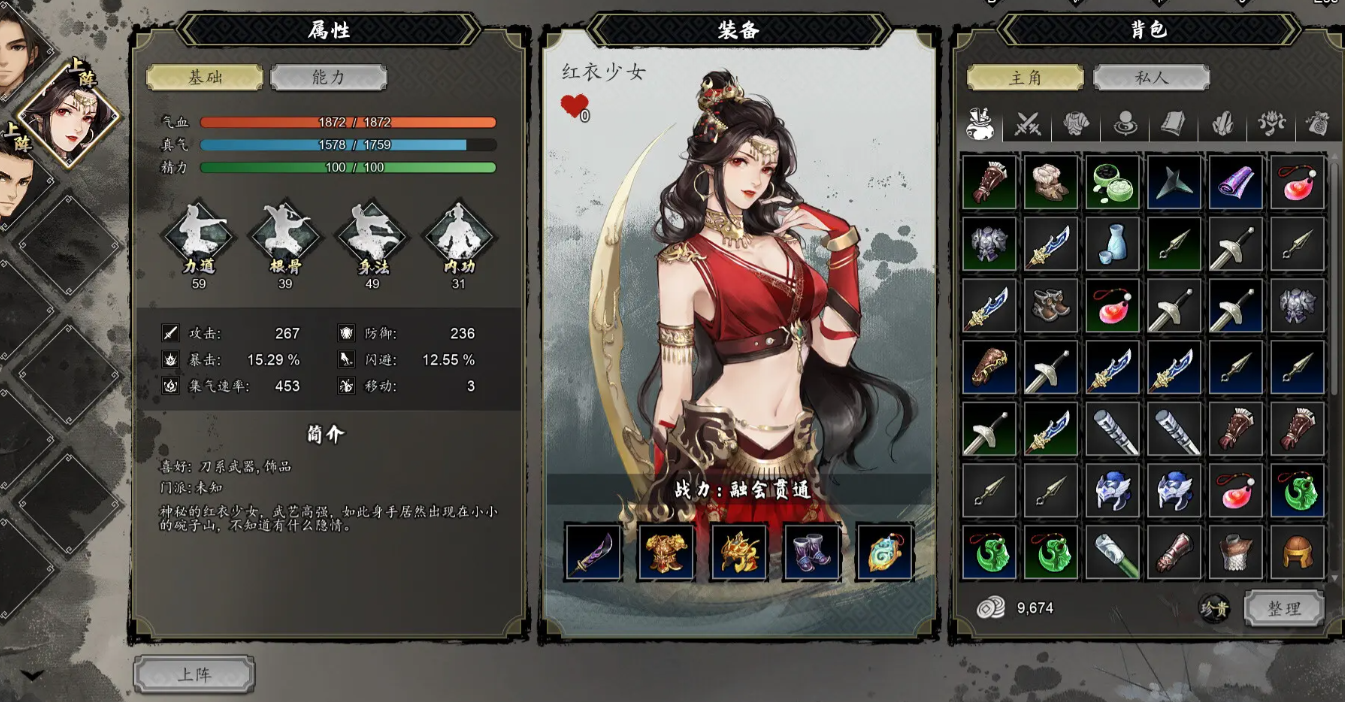Screen dimensions: 1345x702
Task: Pick the purple cloth roll item
Action: [x=1236, y=182]
